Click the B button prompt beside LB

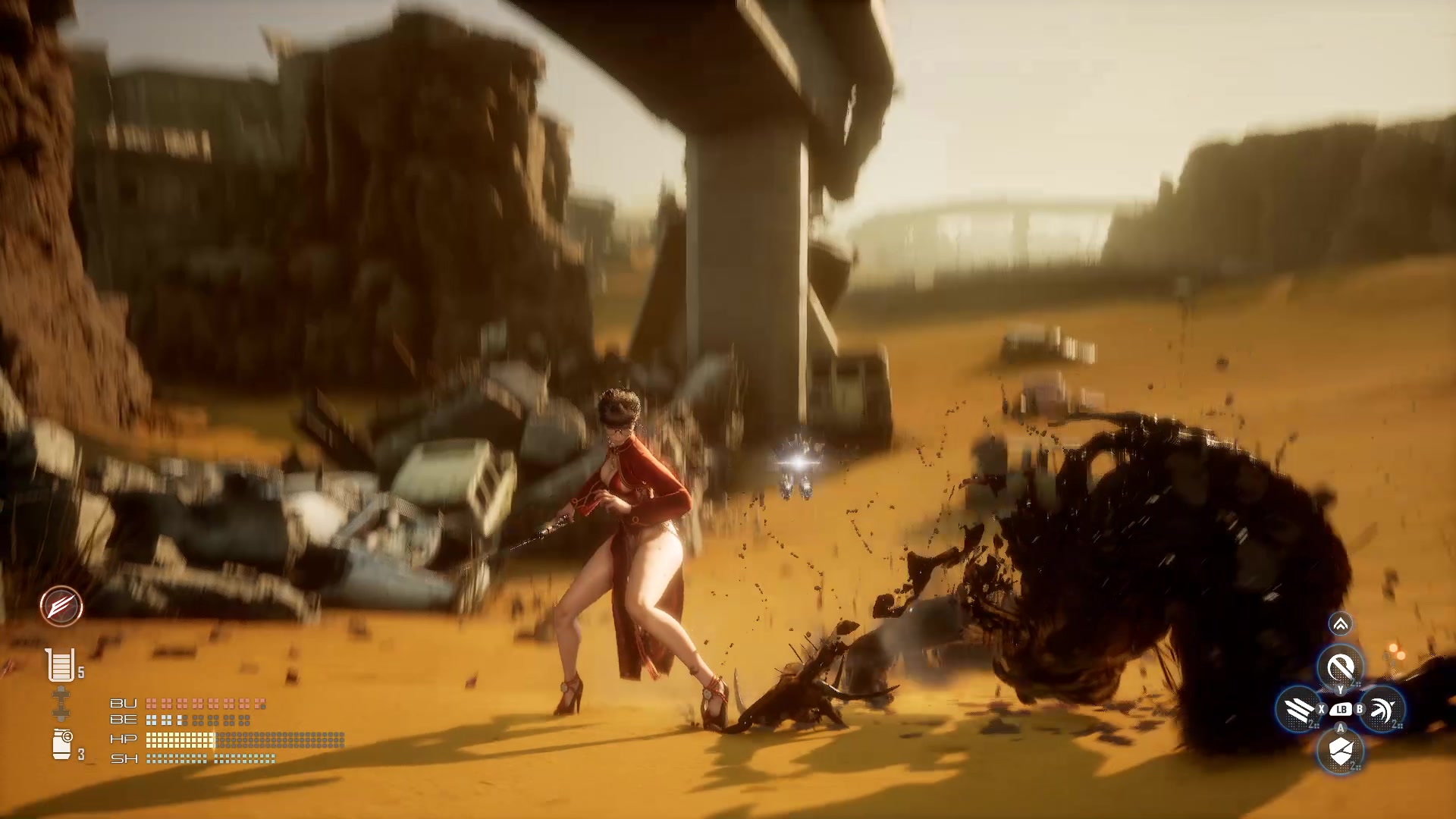(1360, 709)
